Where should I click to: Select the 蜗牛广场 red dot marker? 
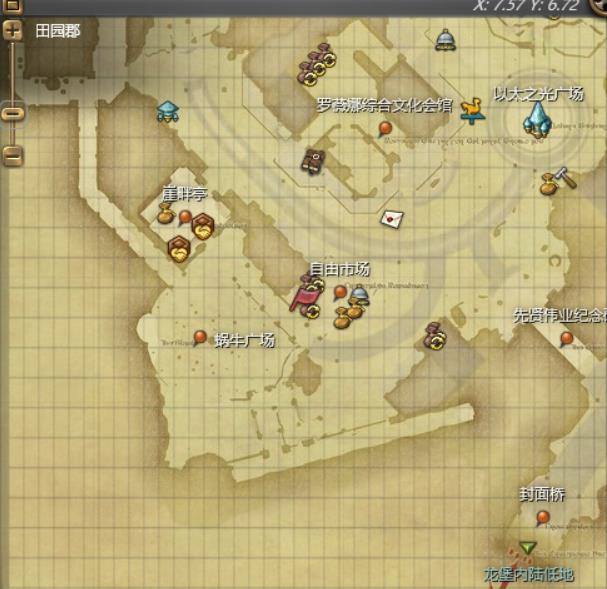[x=200, y=337]
